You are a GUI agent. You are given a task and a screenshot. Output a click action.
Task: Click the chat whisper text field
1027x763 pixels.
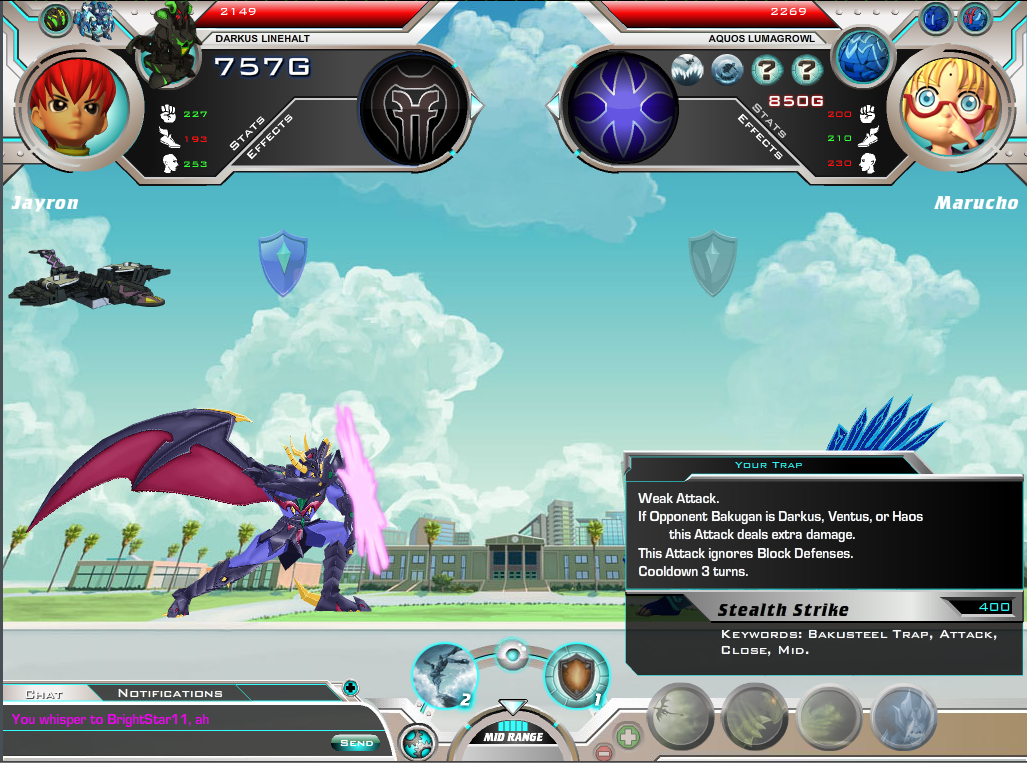(x=170, y=719)
